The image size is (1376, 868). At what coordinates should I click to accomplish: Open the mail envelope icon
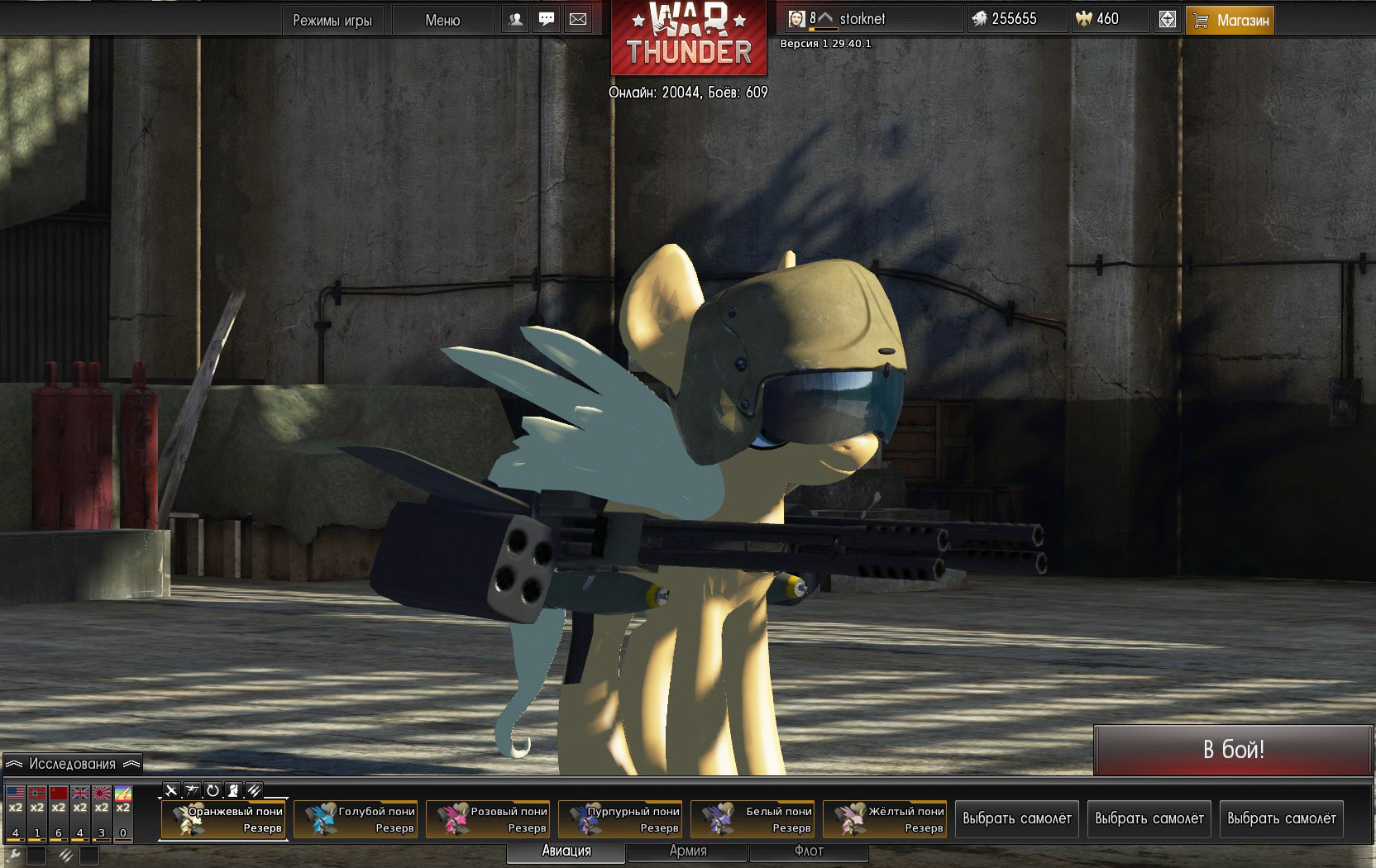coord(578,19)
